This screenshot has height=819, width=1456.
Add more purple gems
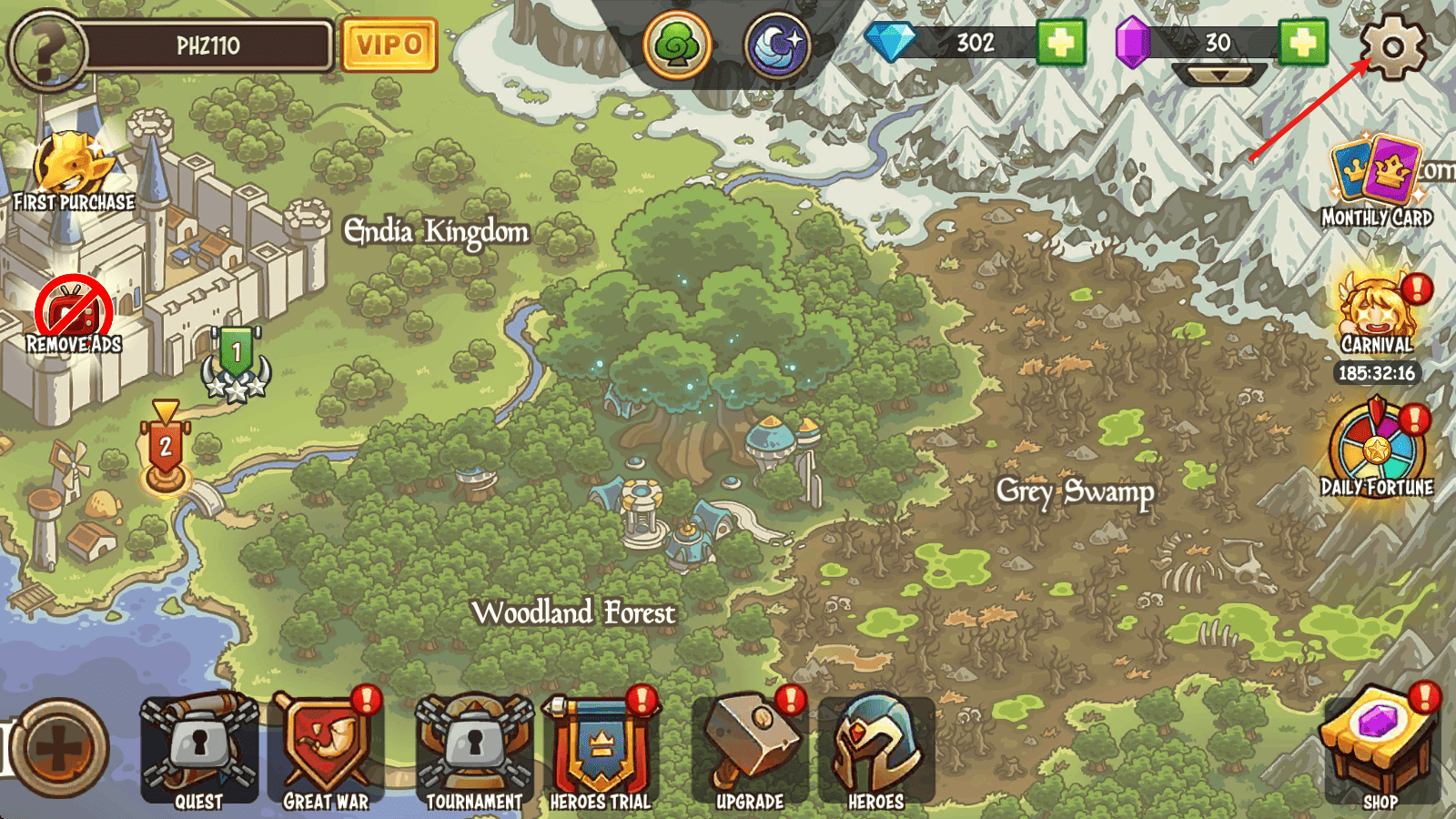point(1302,43)
